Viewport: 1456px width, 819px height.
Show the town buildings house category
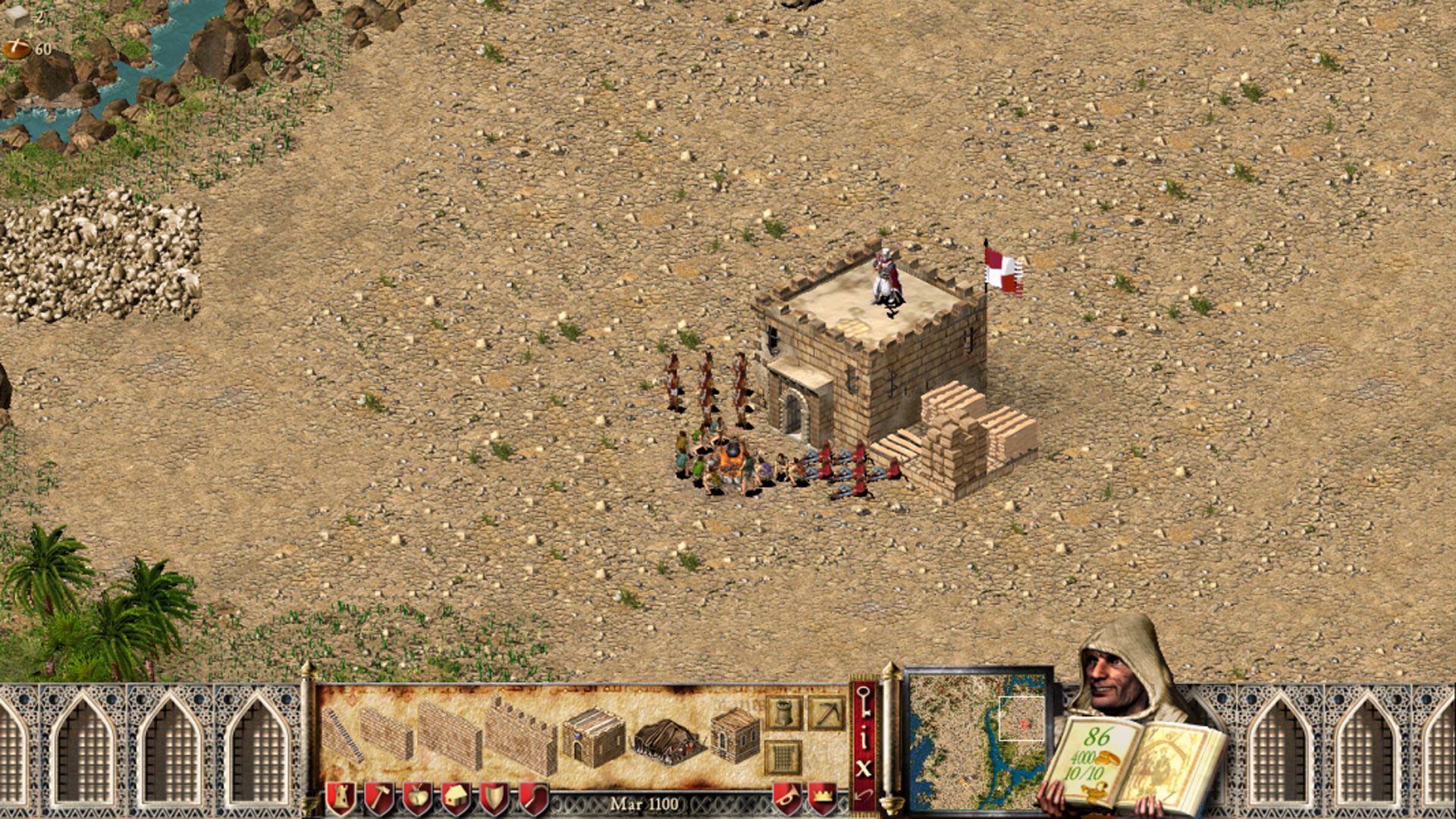[456, 798]
